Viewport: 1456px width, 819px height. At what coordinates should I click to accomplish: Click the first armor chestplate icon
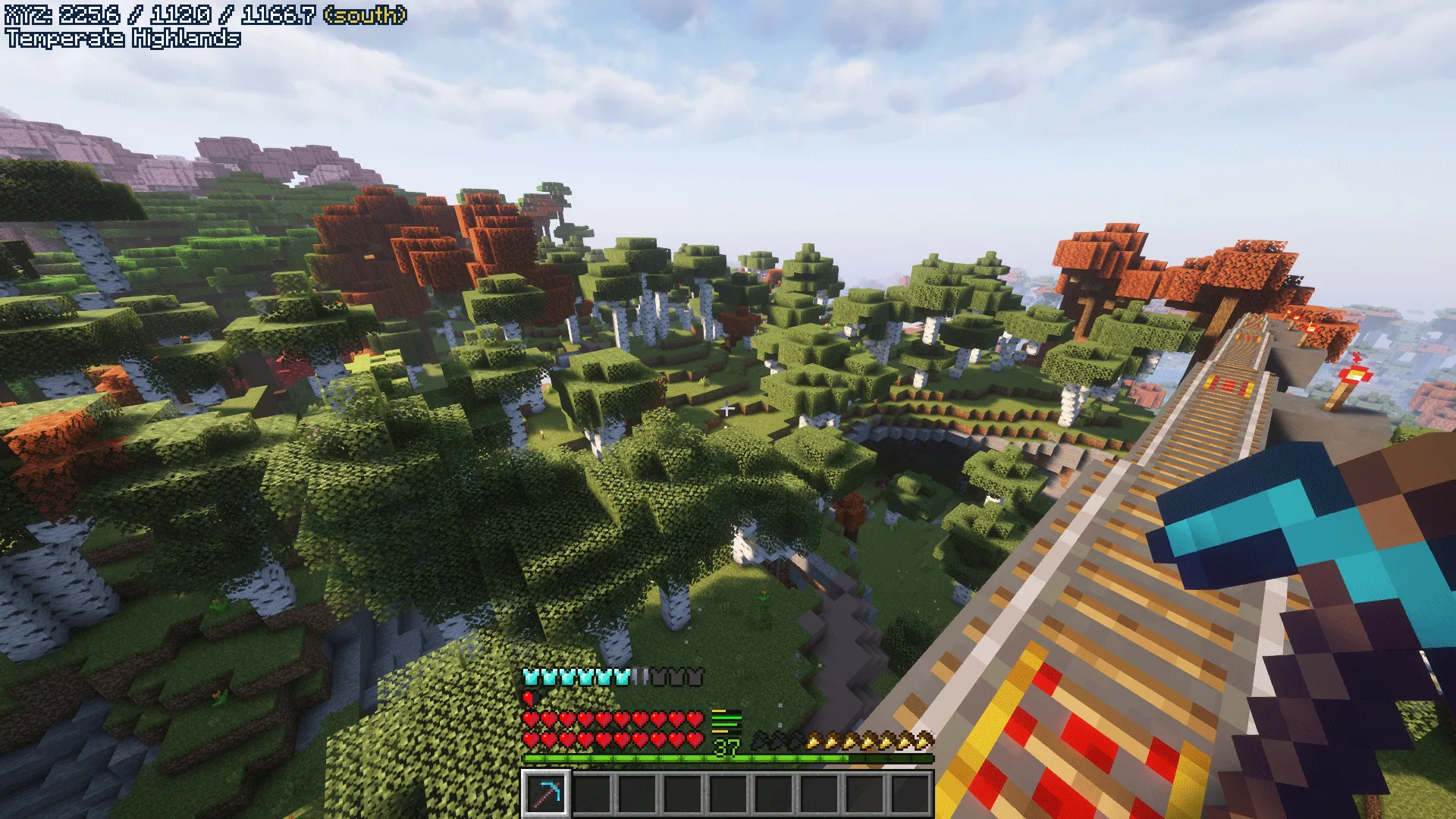(x=531, y=676)
